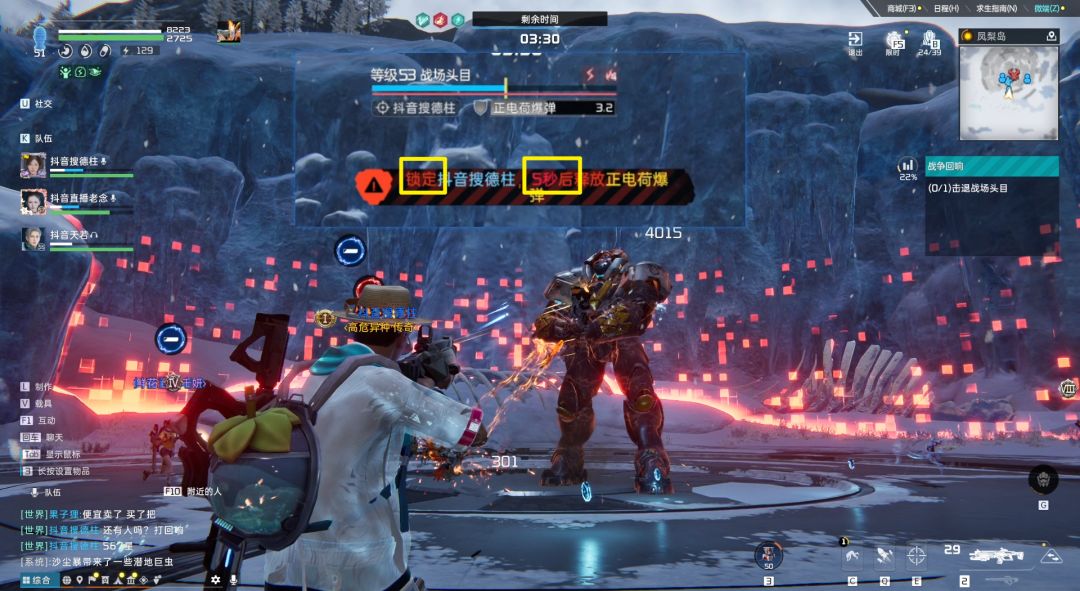This screenshot has height=591, width=1080.
Task: Open the 微端 menu entry
Action: click(x=1047, y=8)
